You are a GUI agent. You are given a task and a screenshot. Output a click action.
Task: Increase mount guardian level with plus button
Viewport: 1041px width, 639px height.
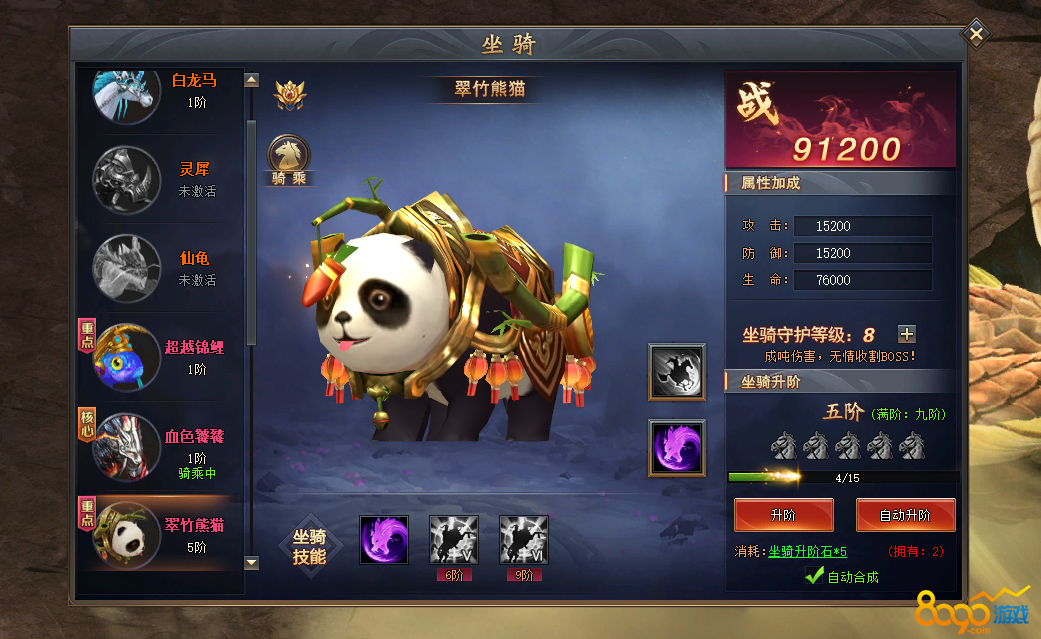(906, 335)
